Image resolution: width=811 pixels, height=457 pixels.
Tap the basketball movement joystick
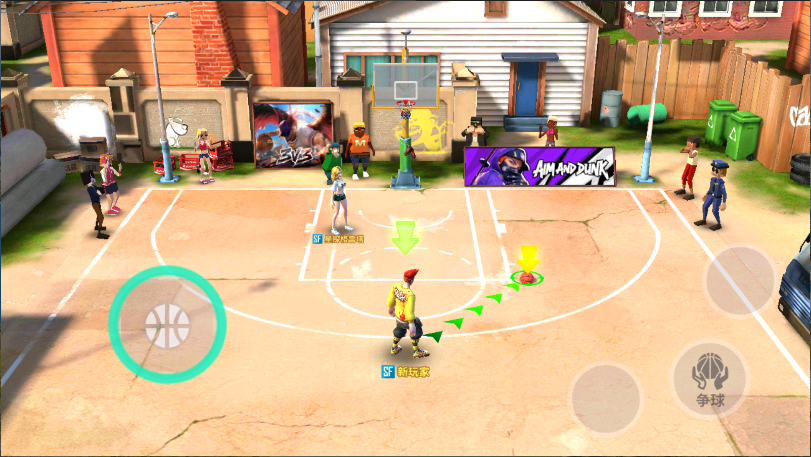tap(167, 324)
